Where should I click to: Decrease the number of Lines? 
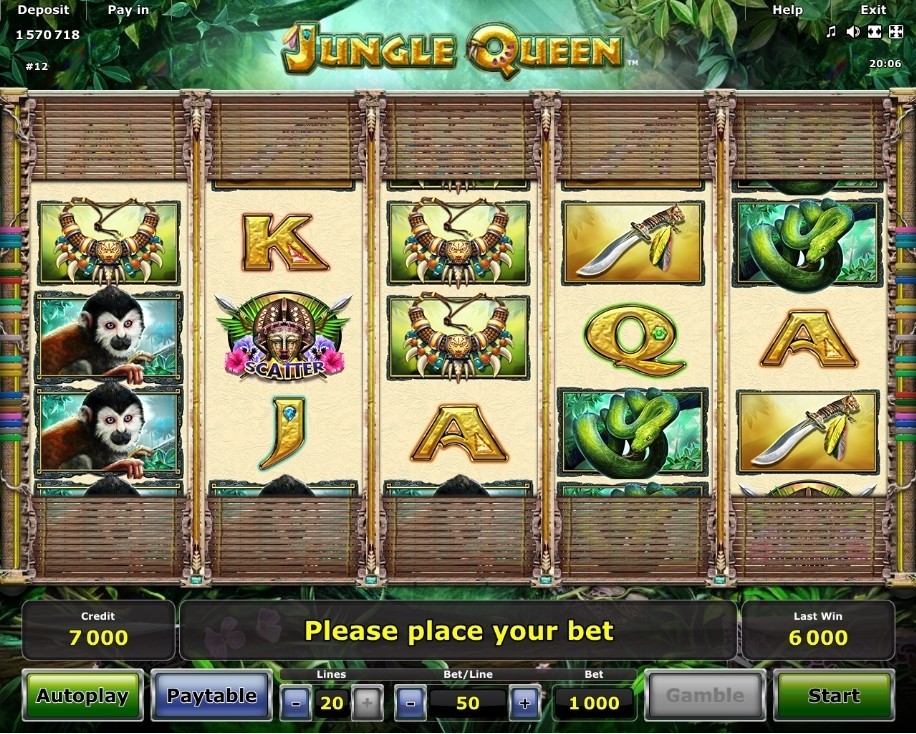click(x=295, y=703)
